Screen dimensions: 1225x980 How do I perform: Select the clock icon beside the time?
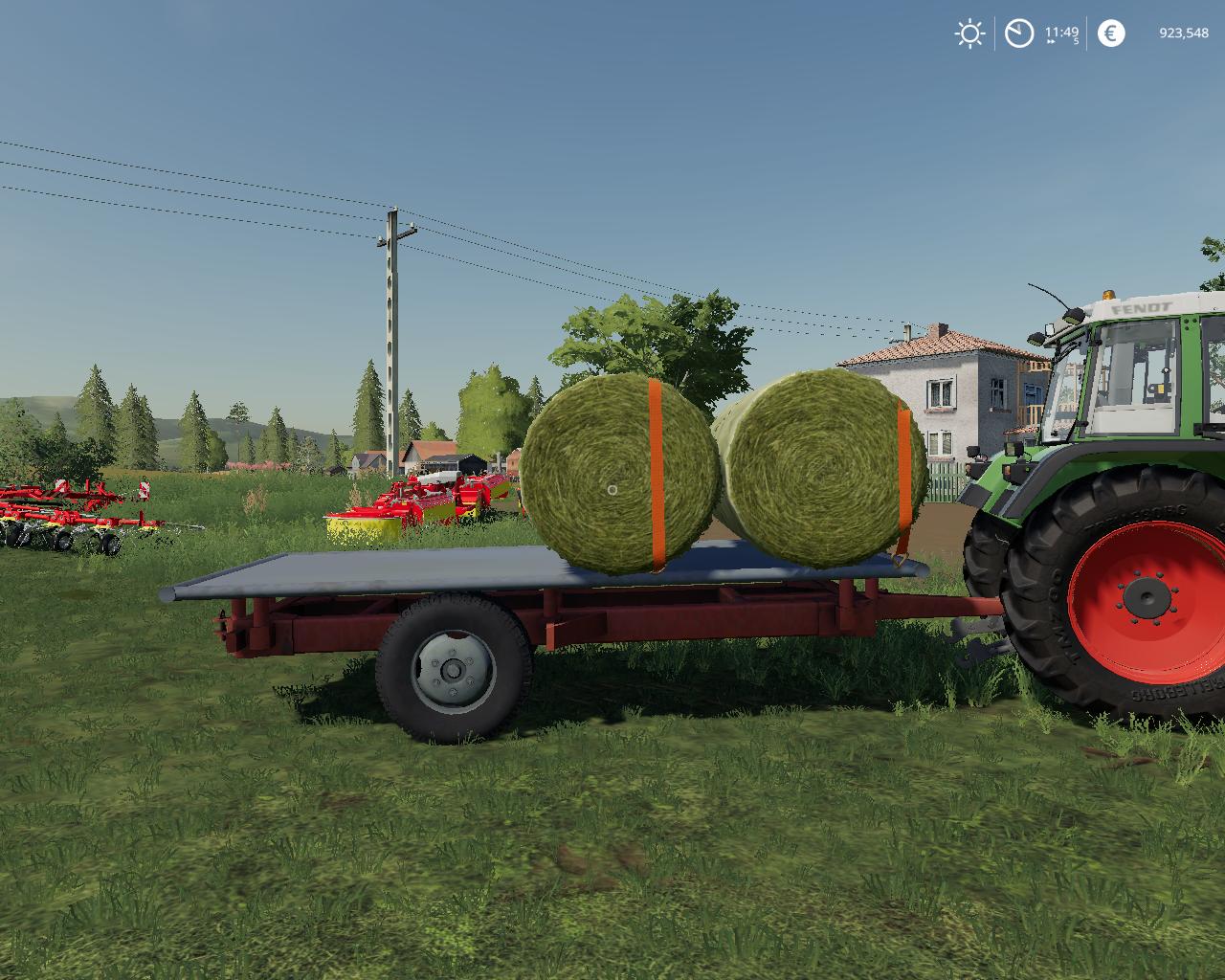tap(1019, 34)
